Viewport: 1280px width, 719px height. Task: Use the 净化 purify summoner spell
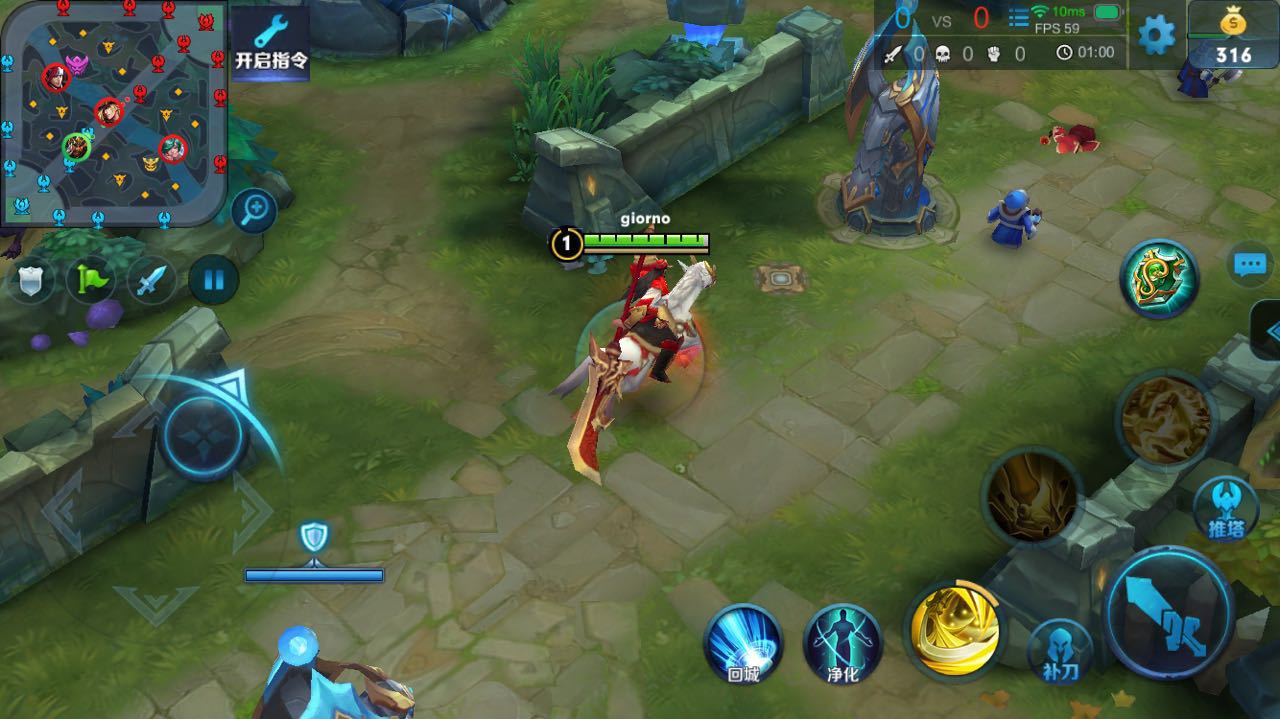point(842,645)
